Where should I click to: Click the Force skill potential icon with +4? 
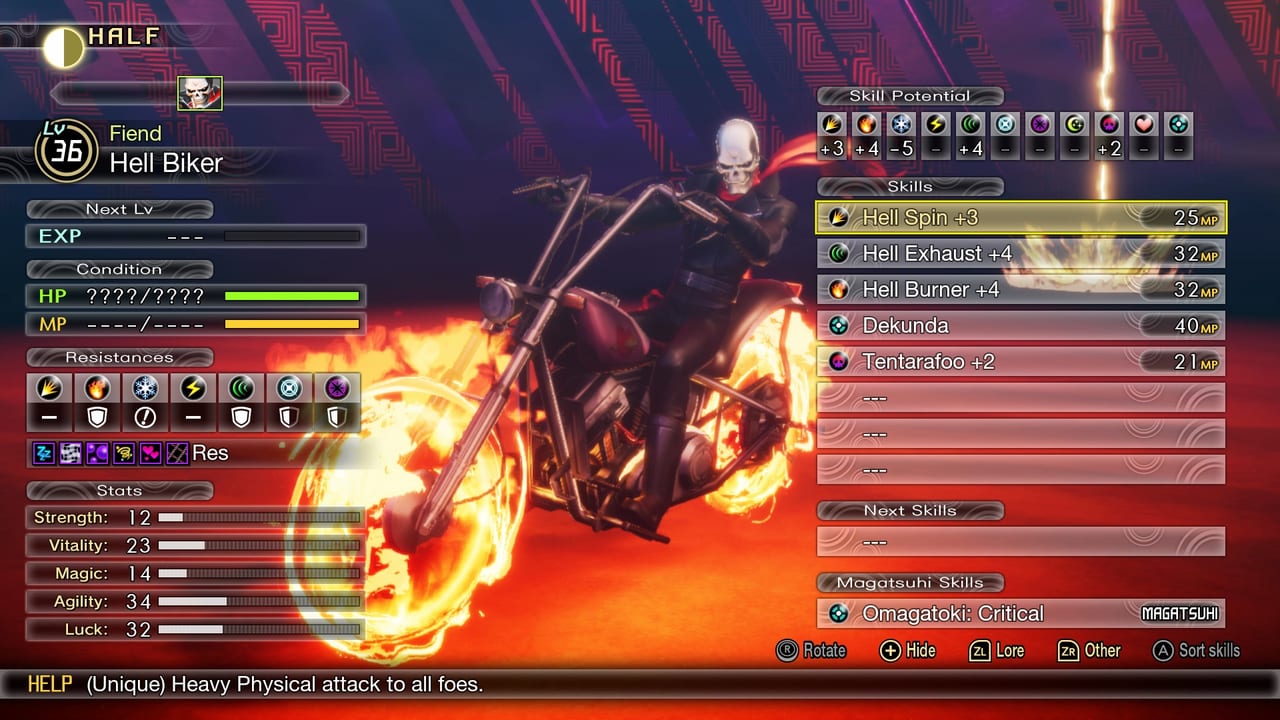coord(970,128)
